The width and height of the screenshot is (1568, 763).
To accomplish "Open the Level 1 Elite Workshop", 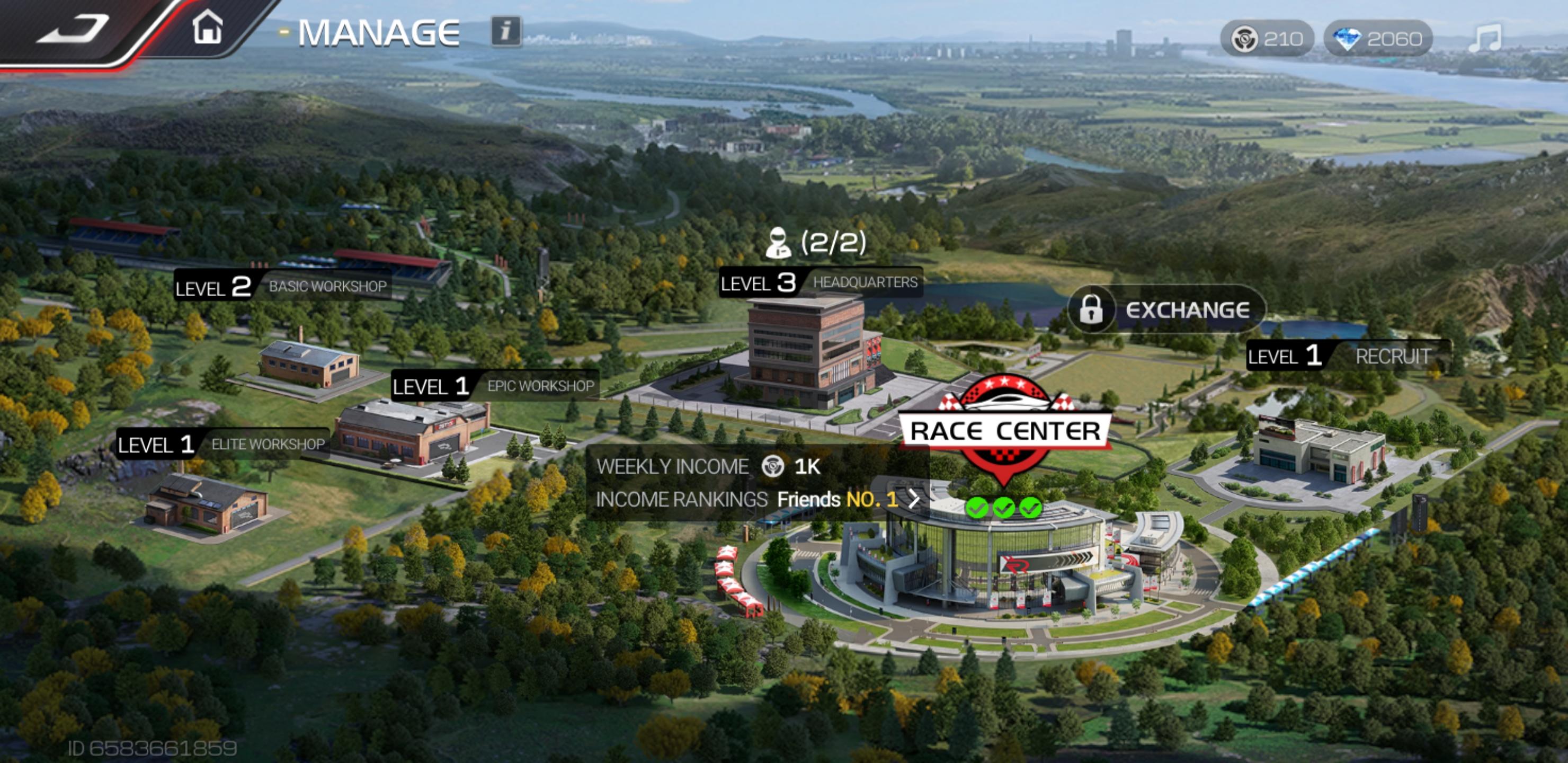I will pos(222,445).
